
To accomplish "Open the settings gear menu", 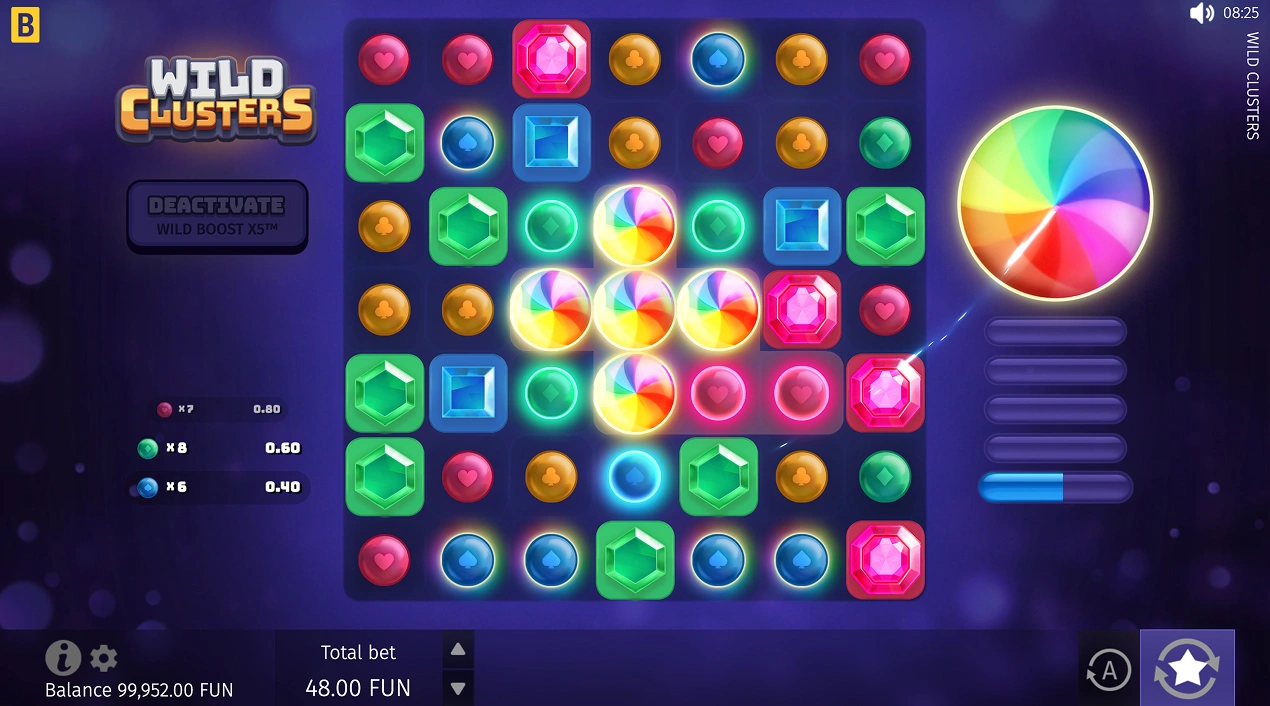I will [x=104, y=658].
